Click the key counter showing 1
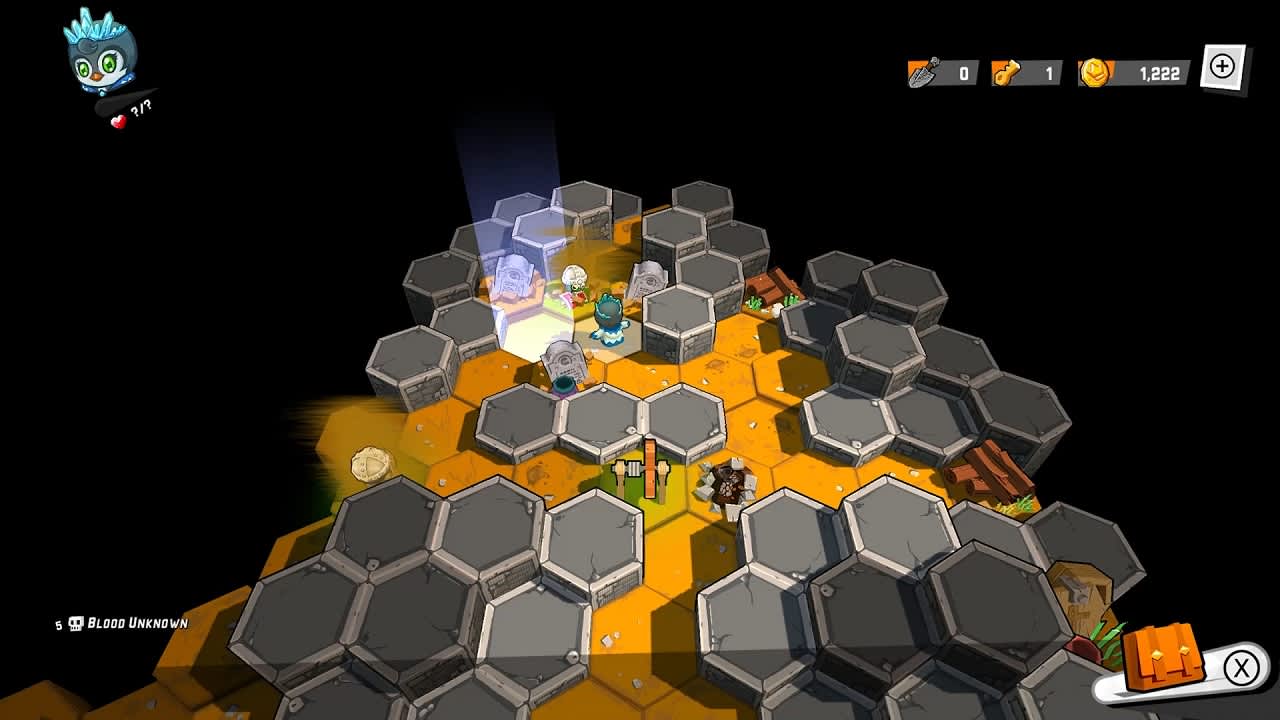This screenshot has width=1280, height=720. pos(1049,71)
